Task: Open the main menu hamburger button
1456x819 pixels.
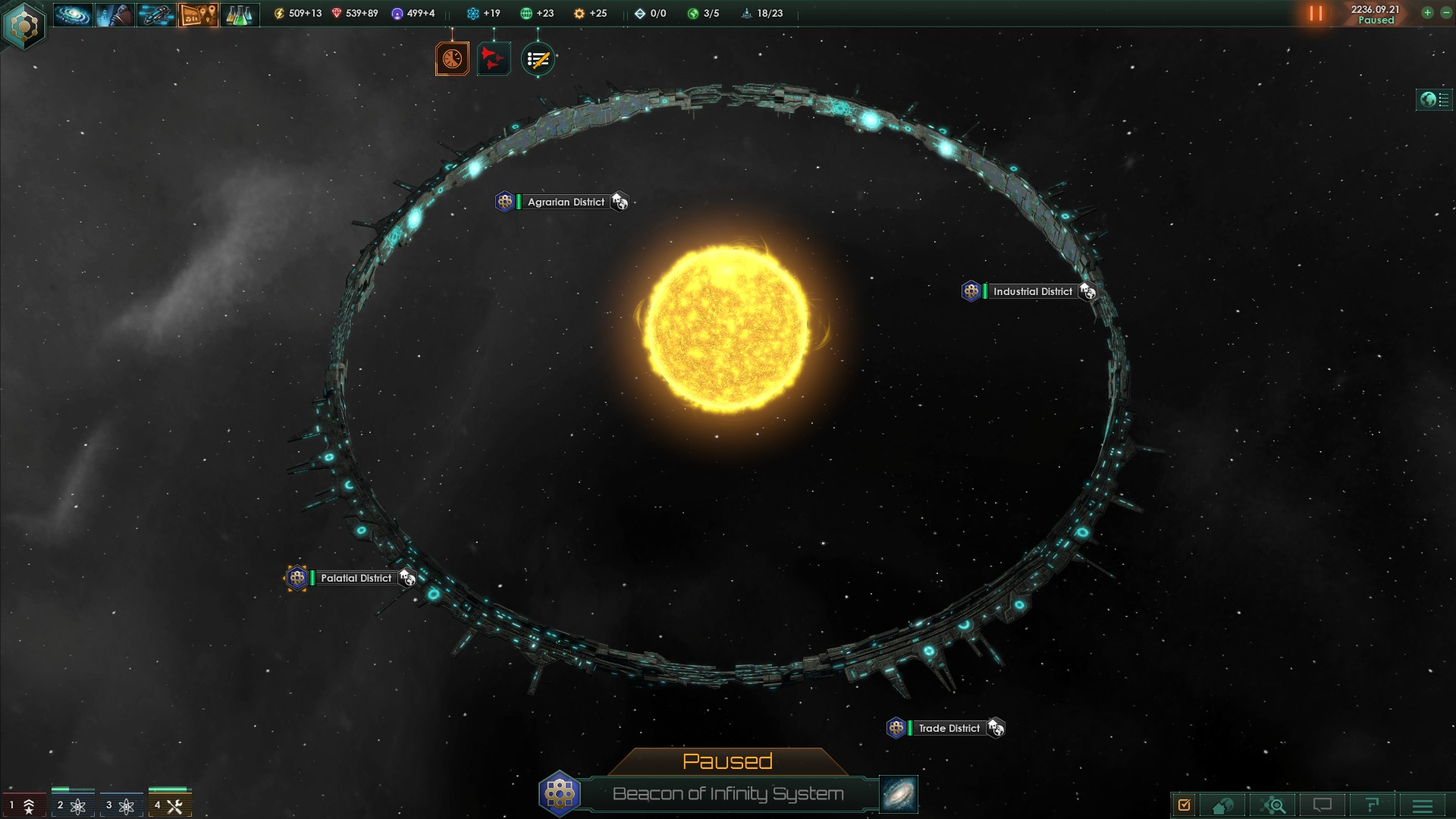Action: pos(1423,805)
